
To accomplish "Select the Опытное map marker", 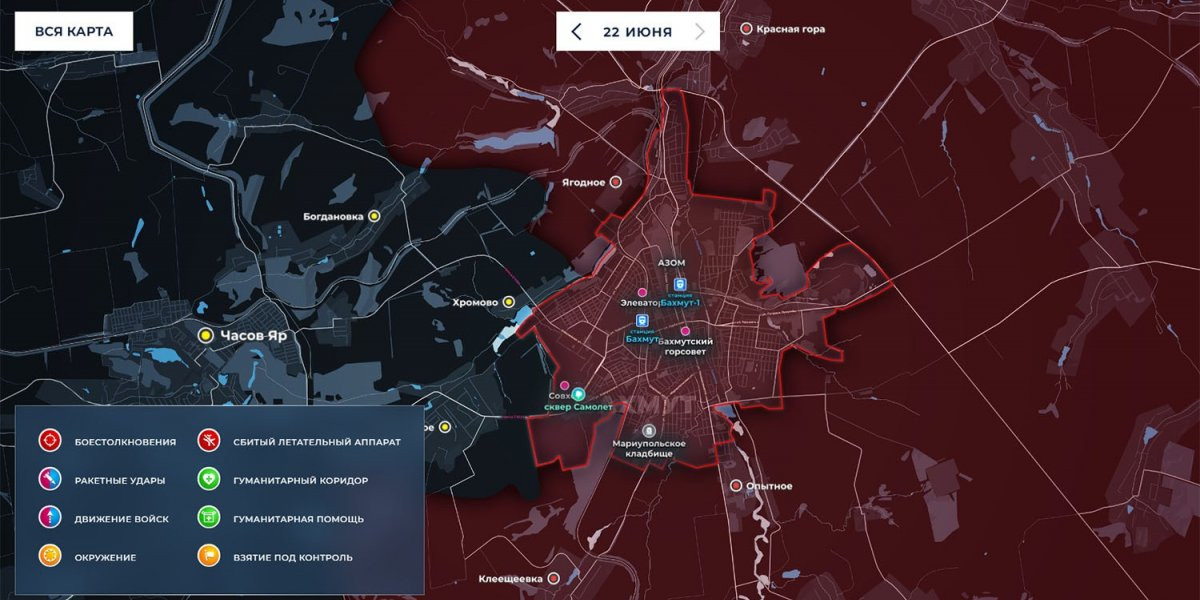I will tap(737, 486).
